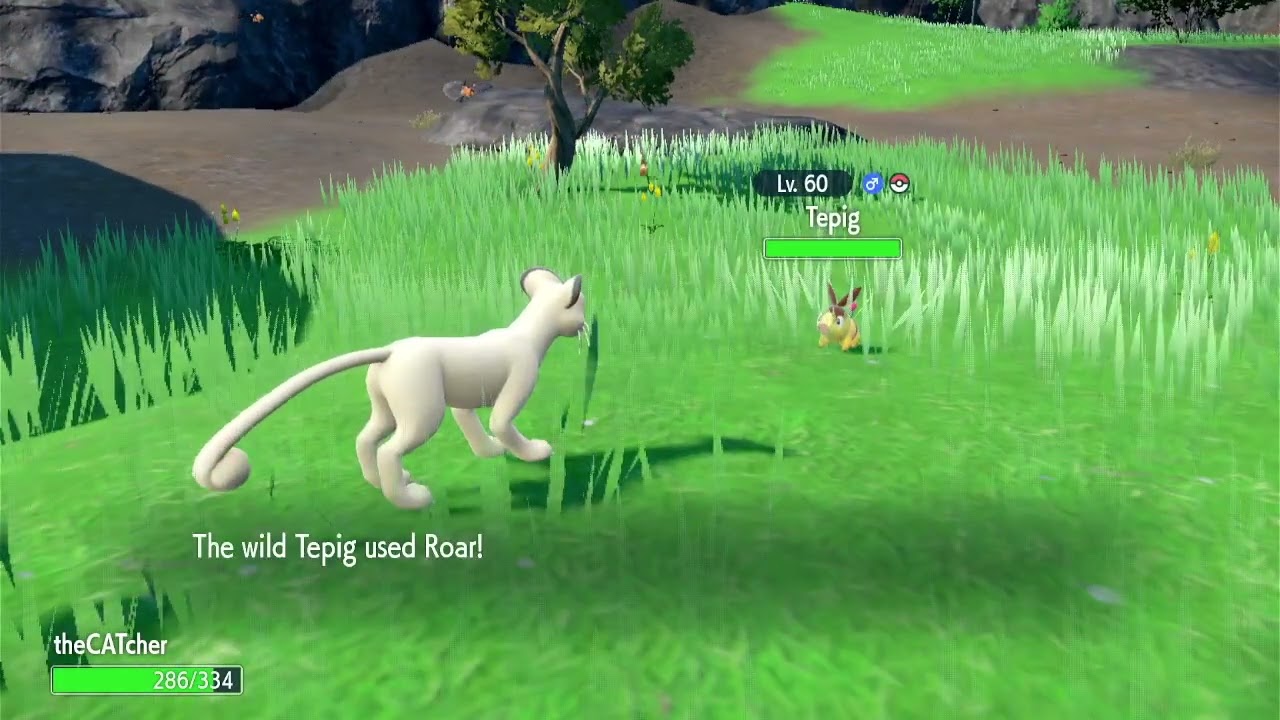Click the battle message about Roar

pyautogui.click(x=338, y=547)
